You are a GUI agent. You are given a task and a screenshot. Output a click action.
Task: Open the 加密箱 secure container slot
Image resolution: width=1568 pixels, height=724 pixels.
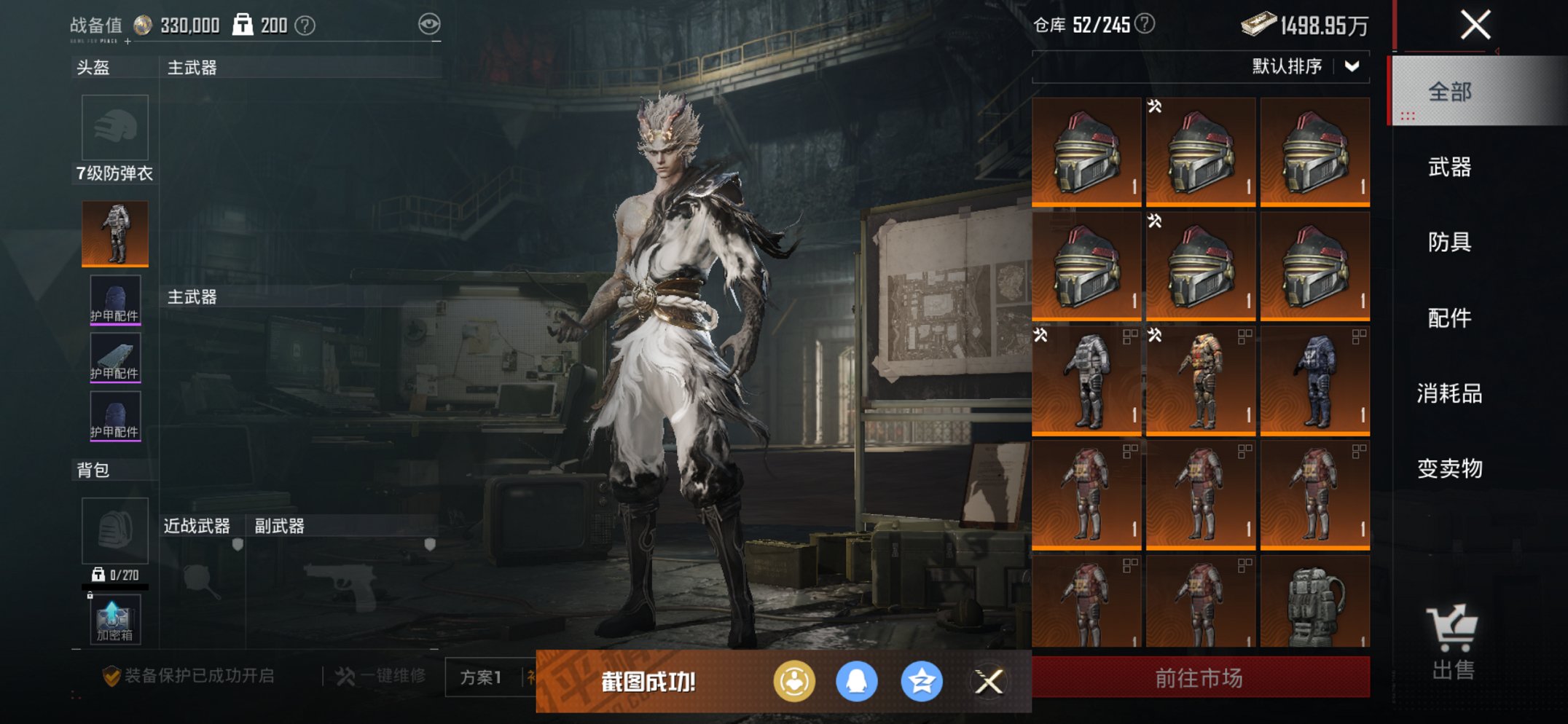click(x=114, y=620)
